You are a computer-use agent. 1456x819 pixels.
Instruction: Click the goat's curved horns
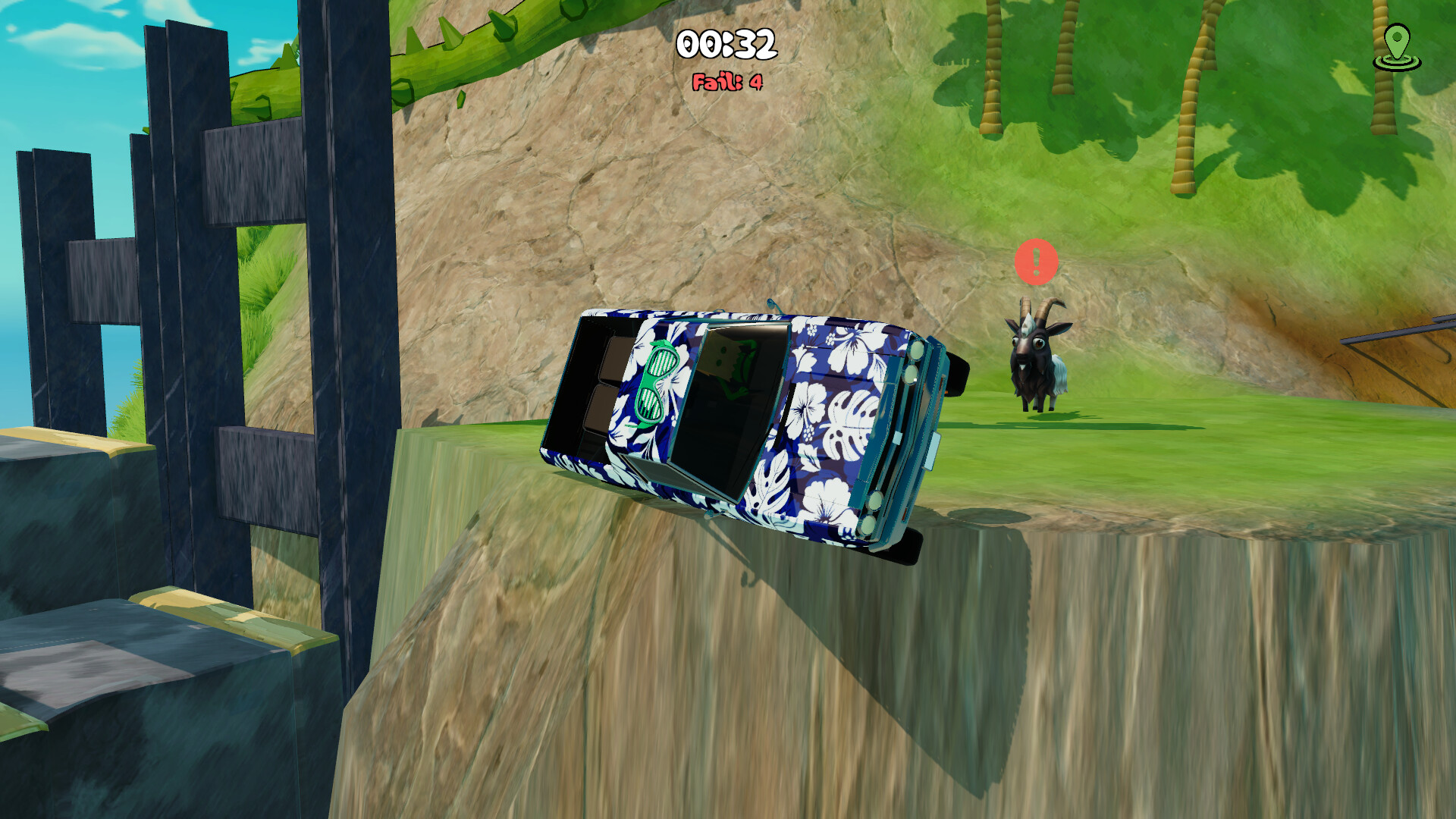click(x=1039, y=306)
